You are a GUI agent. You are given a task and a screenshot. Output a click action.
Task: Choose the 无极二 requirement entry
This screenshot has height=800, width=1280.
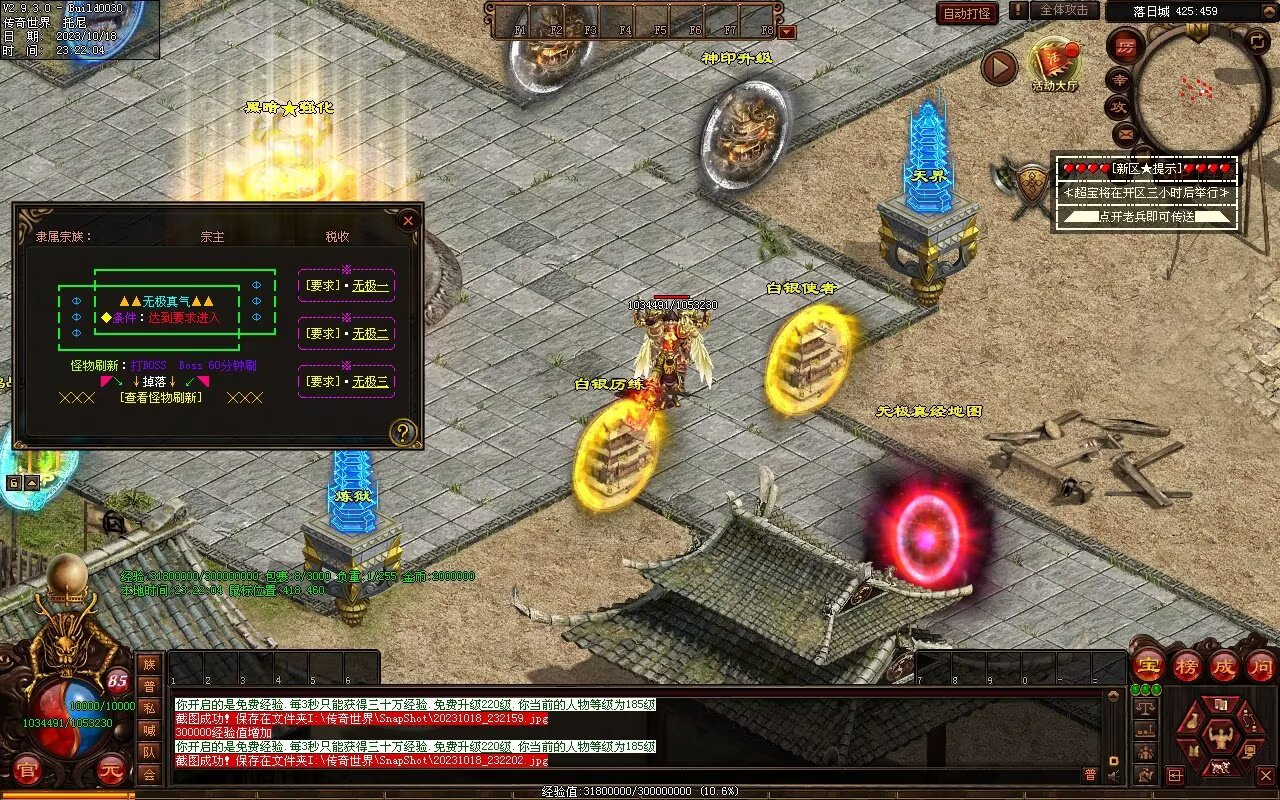coord(369,333)
